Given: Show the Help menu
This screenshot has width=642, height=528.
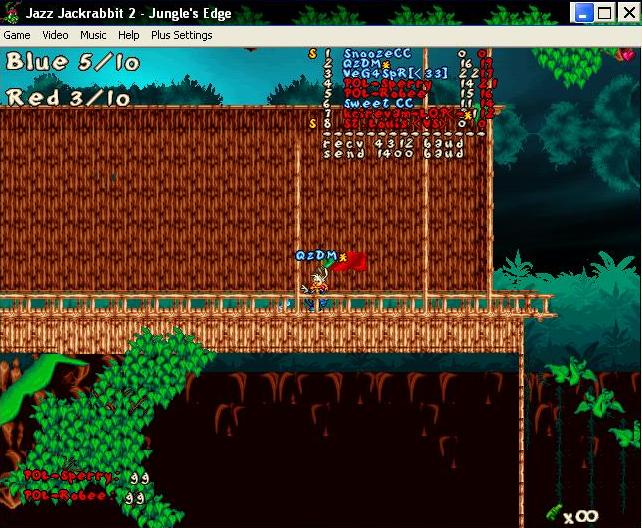Looking at the screenshot, I should pyautogui.click(x=128, y=35).
